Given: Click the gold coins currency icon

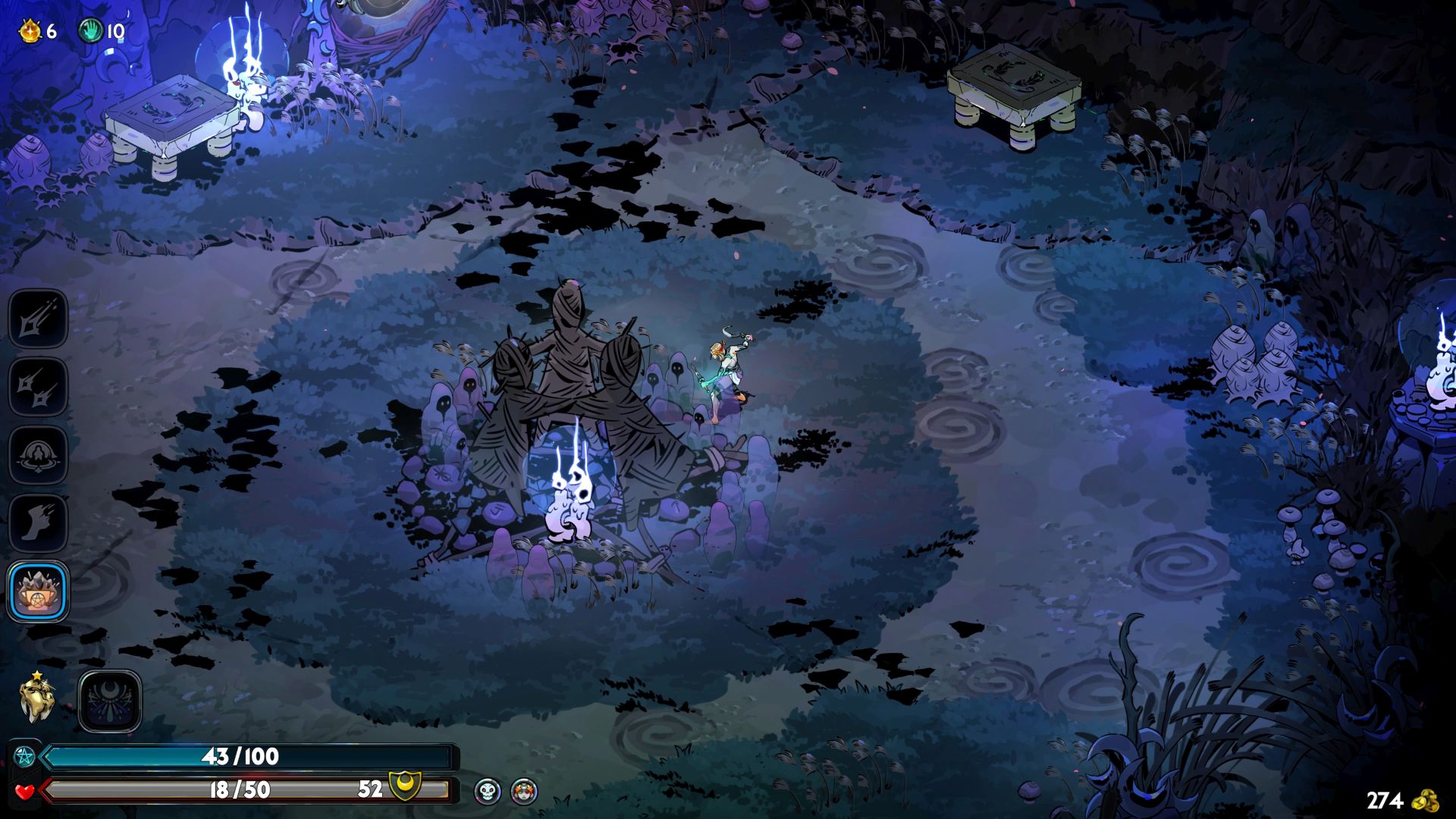Looking at the screenshot, I should tap(1428, 800).
